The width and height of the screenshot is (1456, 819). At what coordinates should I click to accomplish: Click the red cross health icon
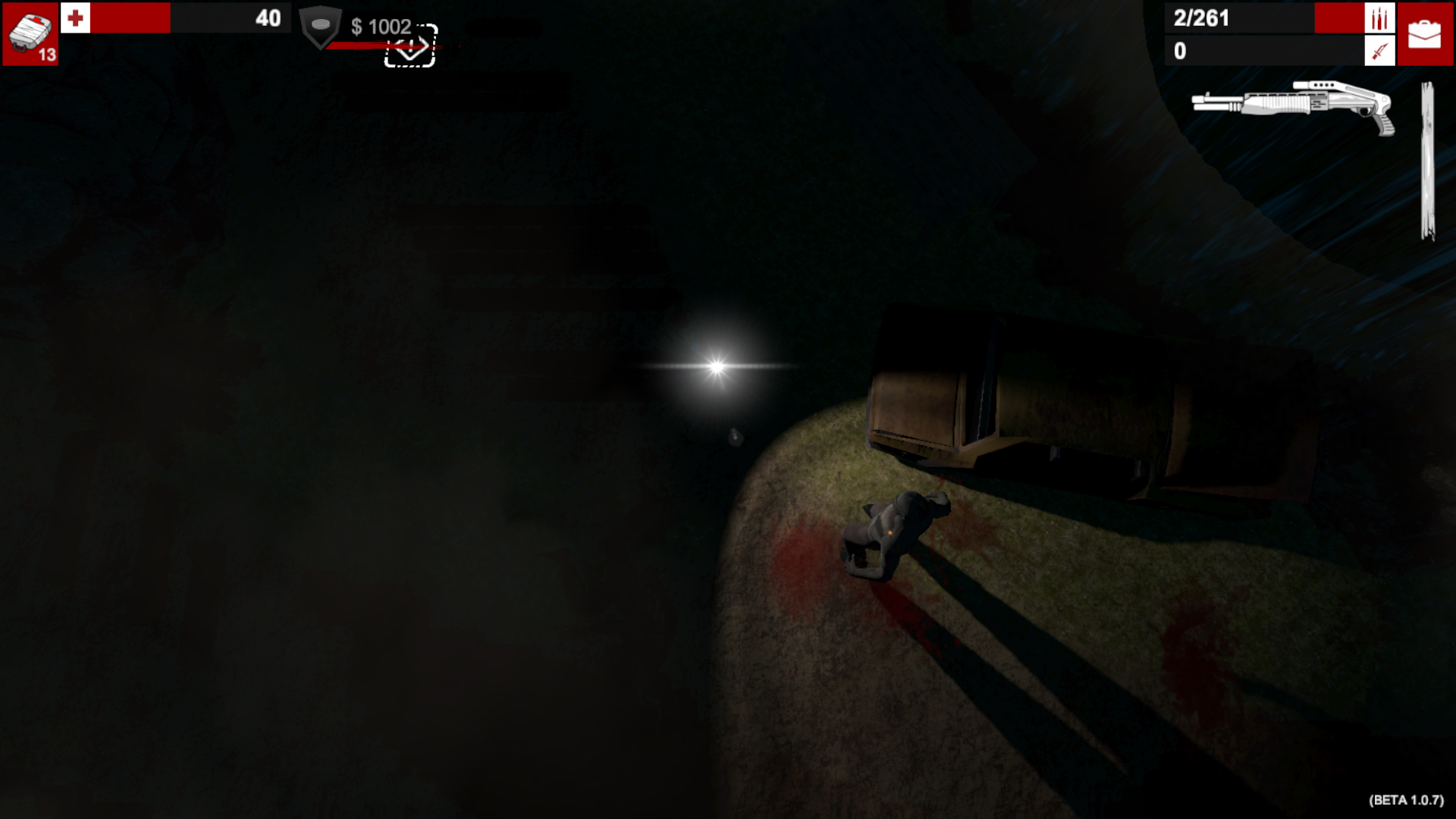click(76, 18)
